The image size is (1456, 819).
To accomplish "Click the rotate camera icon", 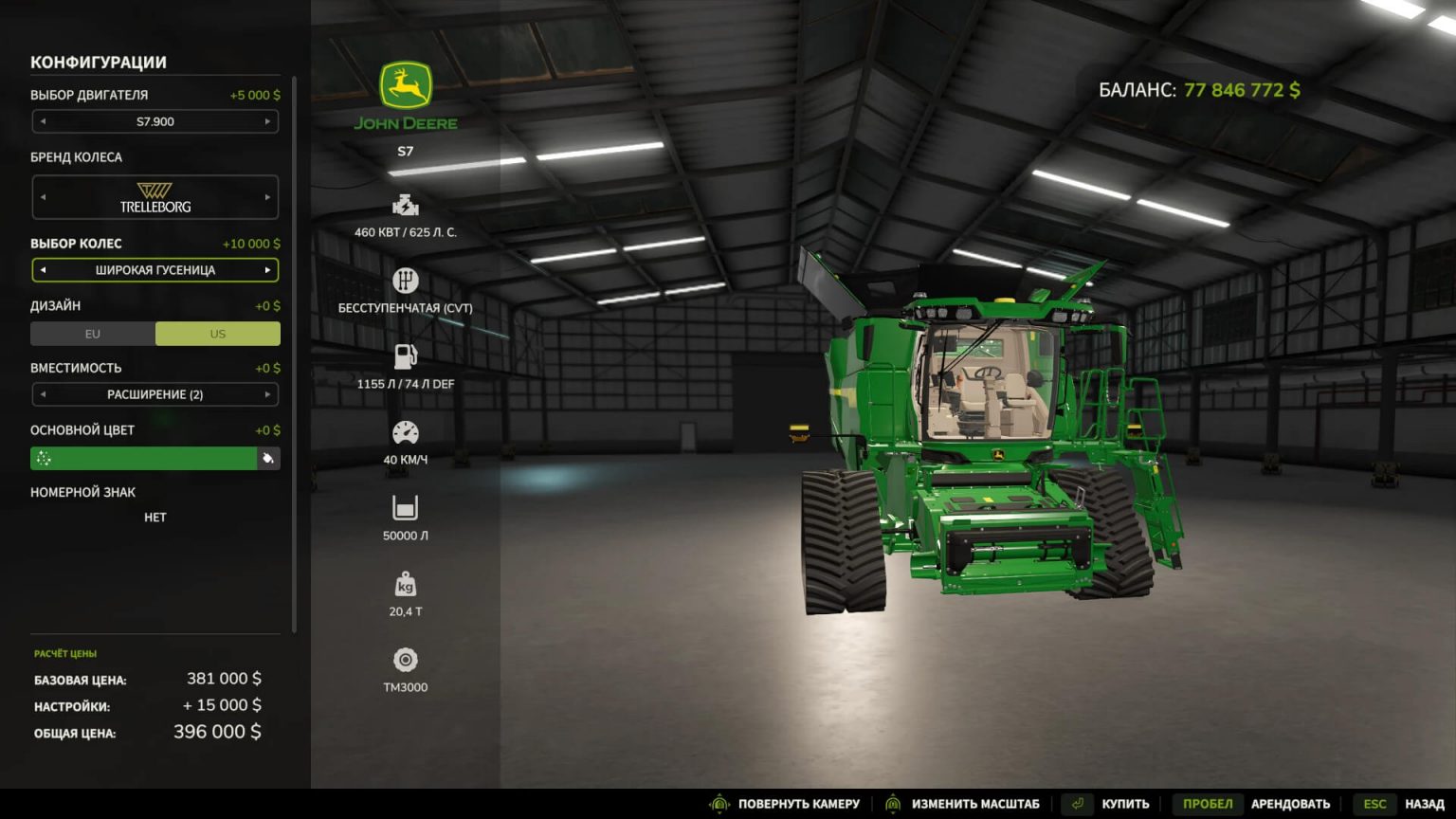I will [x=719, y=803].
